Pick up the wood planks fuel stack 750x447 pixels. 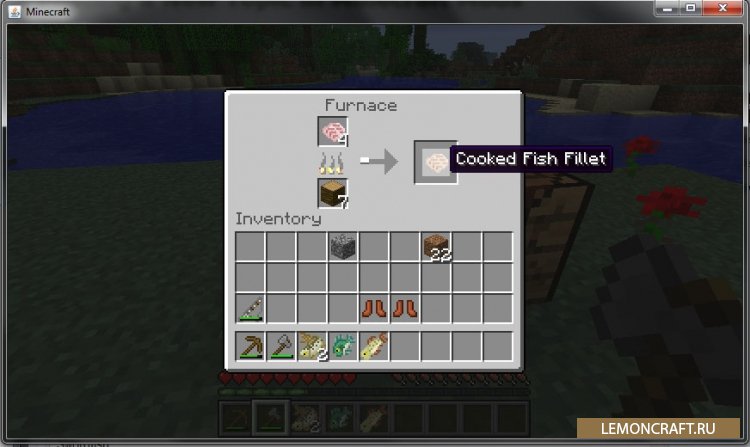[x=333, y=193]
